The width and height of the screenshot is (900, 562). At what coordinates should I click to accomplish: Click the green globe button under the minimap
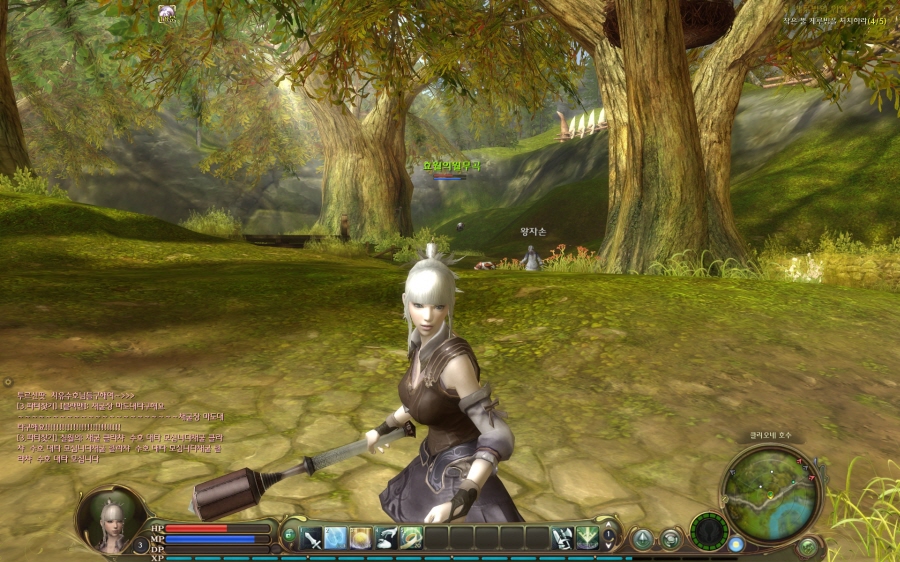click(x=807, y=547)
